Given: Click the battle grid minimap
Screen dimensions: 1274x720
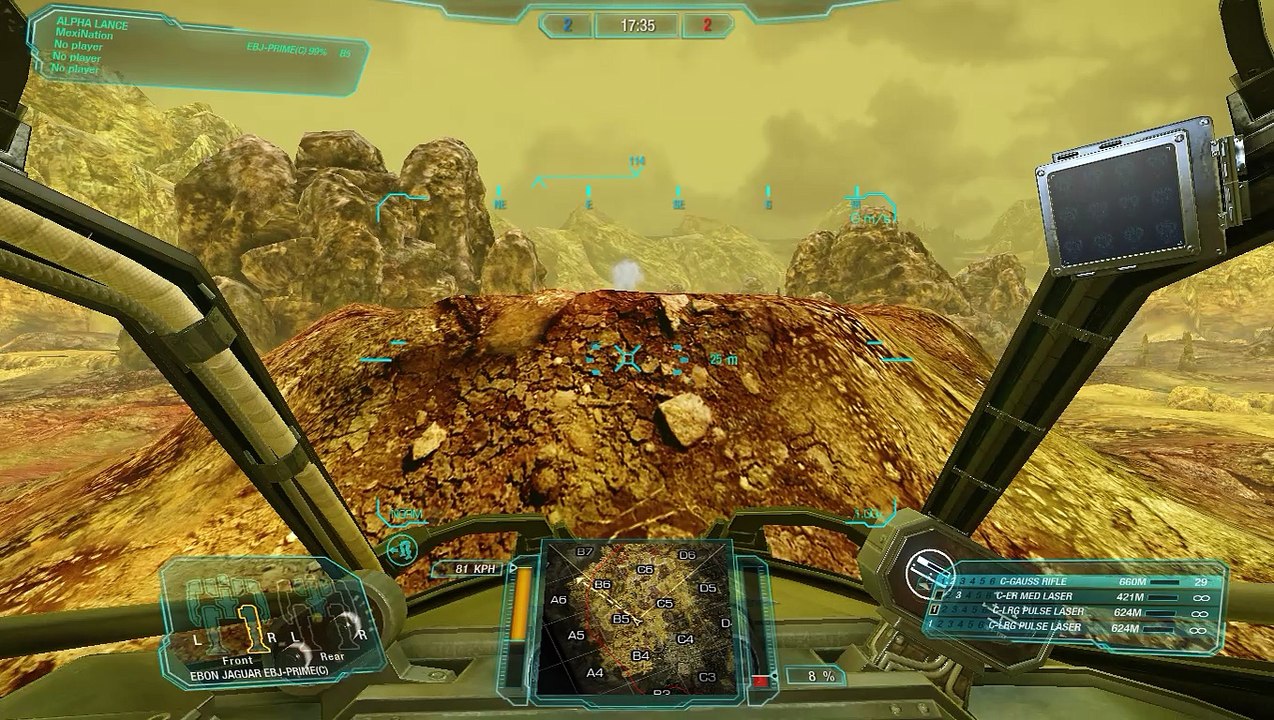Looking at the screenshot, I should pyautogui.click(x=636, y=618).
